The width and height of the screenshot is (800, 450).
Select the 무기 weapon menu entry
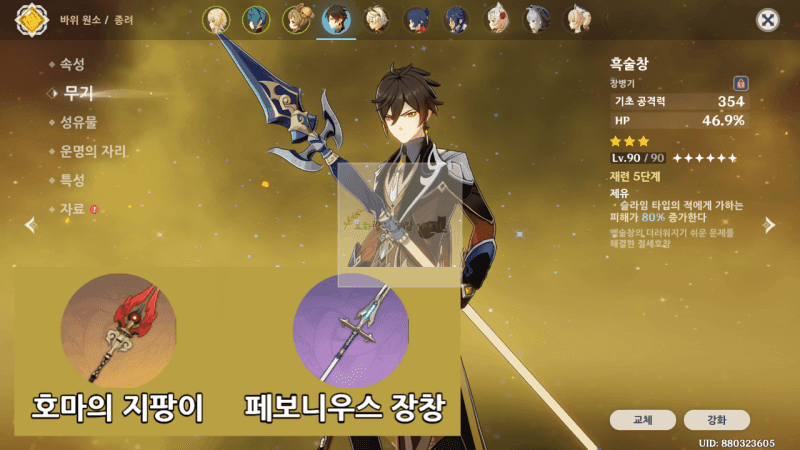[x=78, y=93]
